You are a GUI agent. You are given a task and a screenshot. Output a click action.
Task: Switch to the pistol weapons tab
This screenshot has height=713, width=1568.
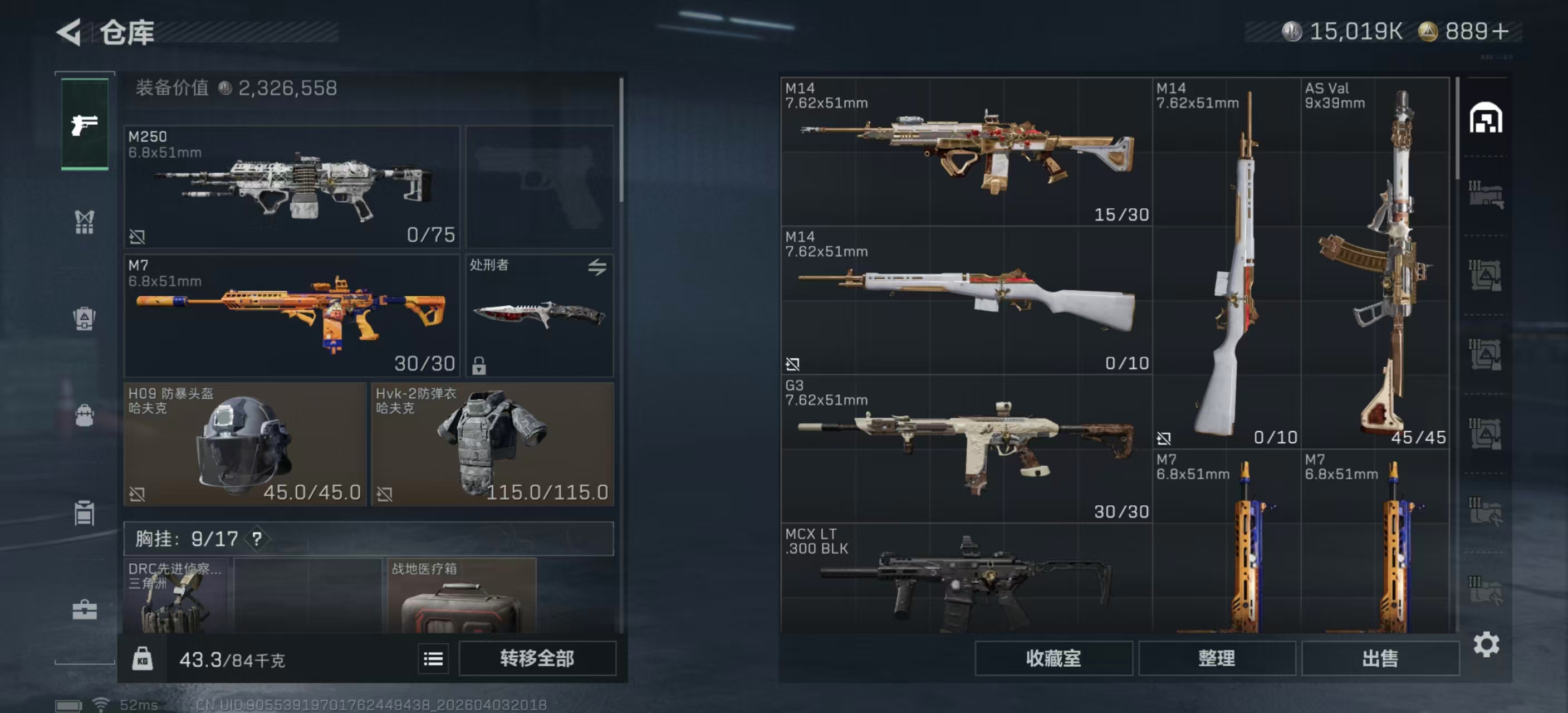(85, 125)
